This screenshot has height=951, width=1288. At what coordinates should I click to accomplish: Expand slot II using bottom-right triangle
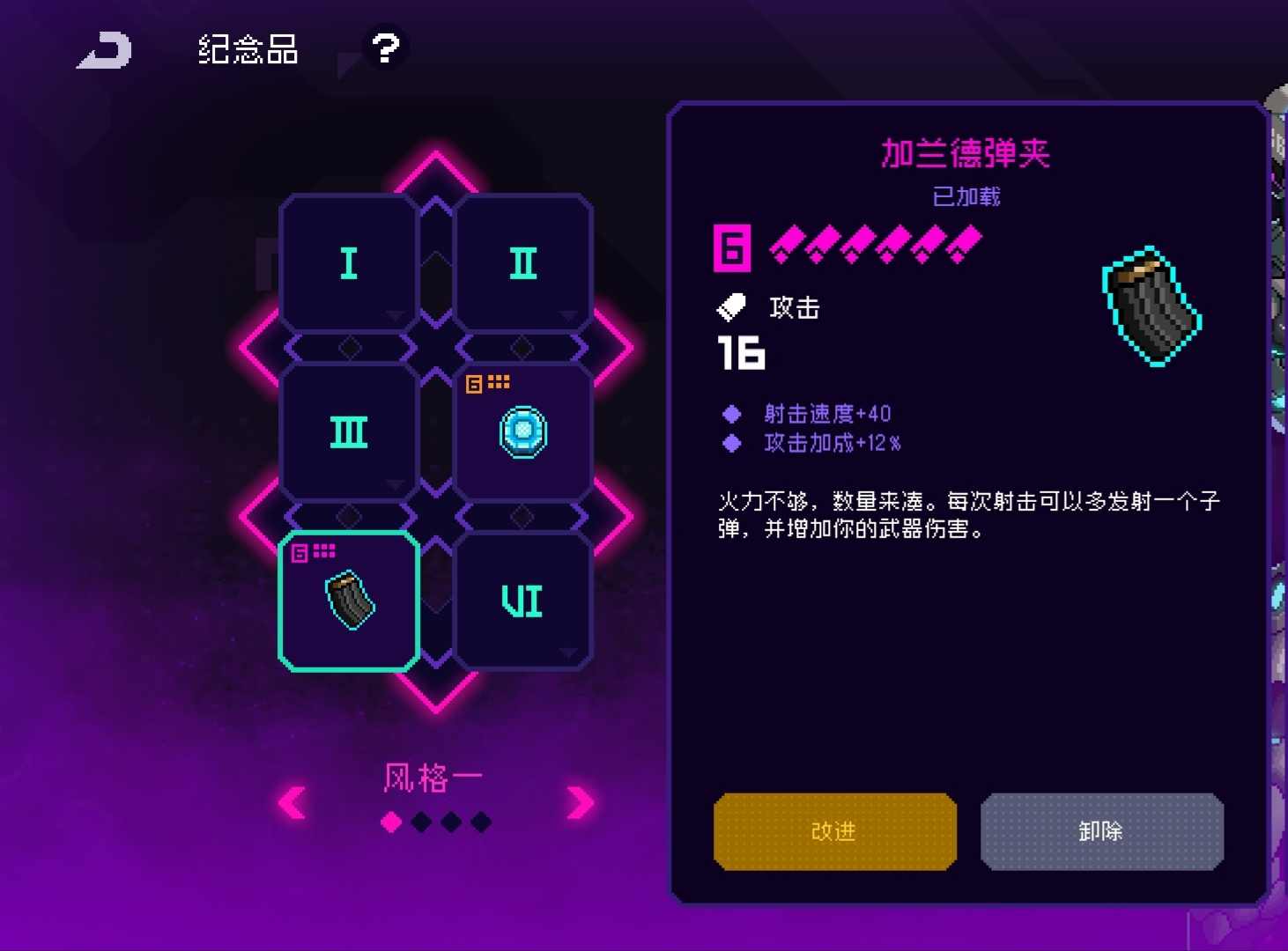pyautogui.click(x=570, y=316)
